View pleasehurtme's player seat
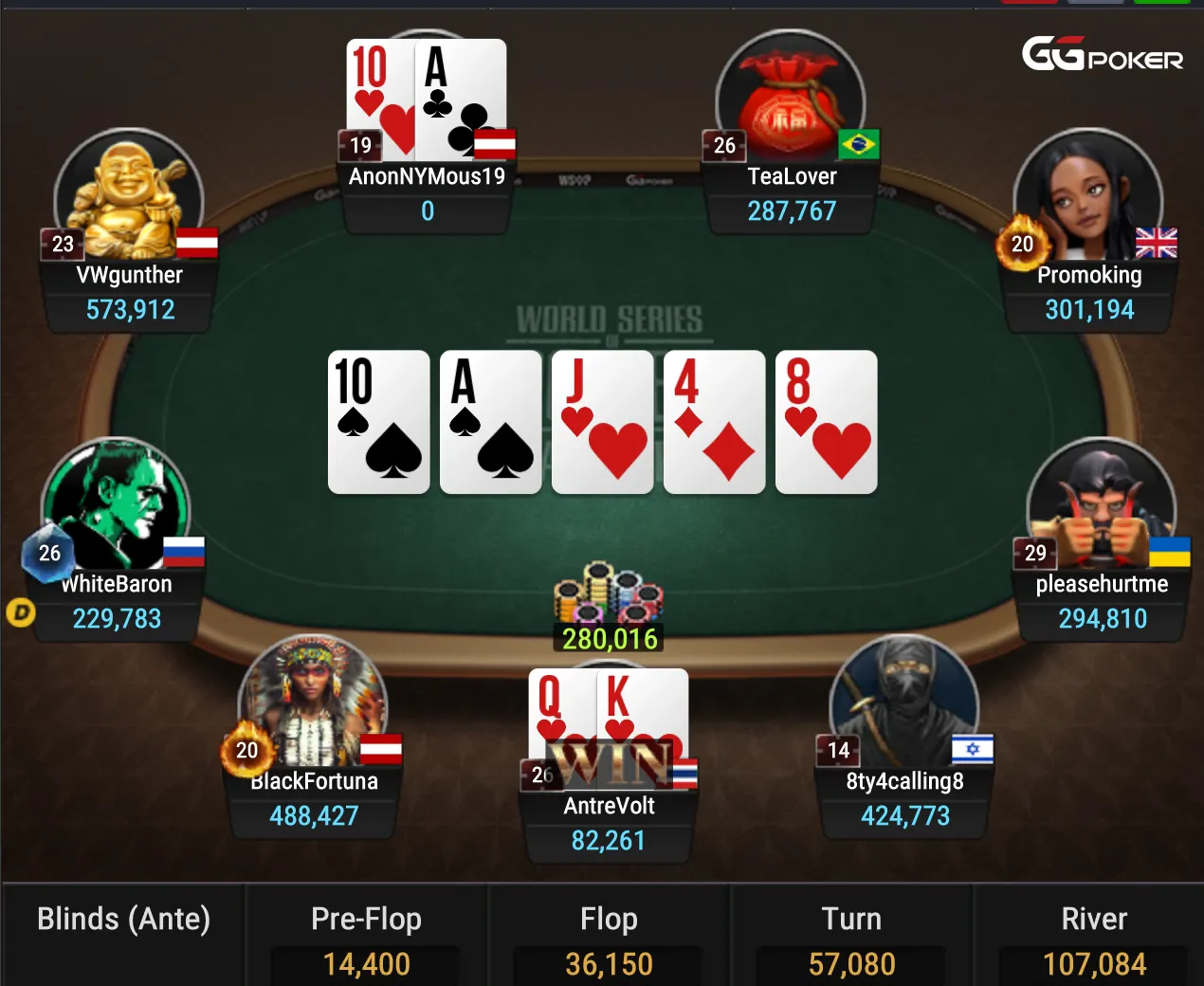This screenshot has height=986, width=1204. pos(1101,505)
